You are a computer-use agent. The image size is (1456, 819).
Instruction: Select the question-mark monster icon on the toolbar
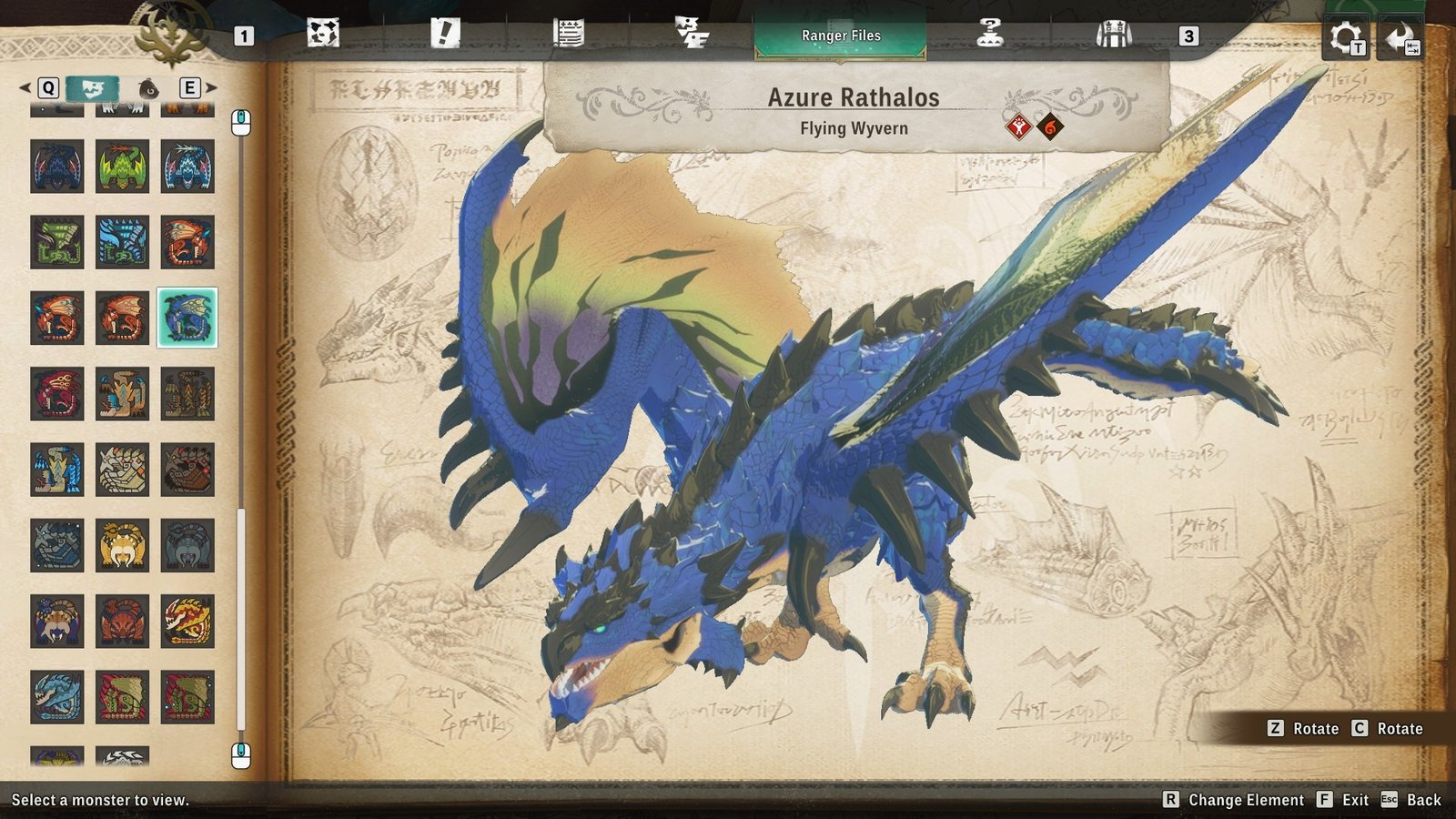point(988,35)
